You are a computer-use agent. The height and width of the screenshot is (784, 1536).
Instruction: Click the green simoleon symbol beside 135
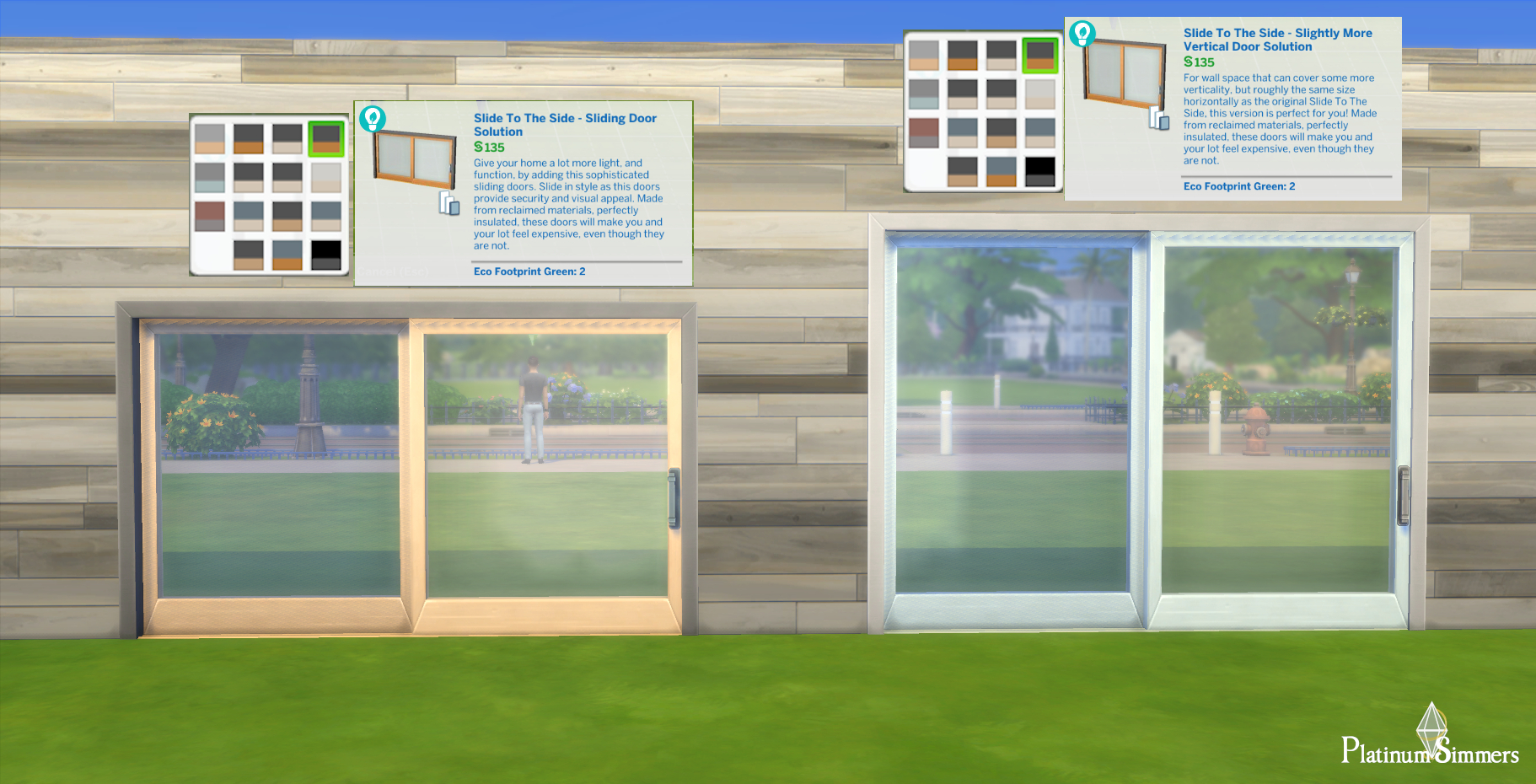477,147
